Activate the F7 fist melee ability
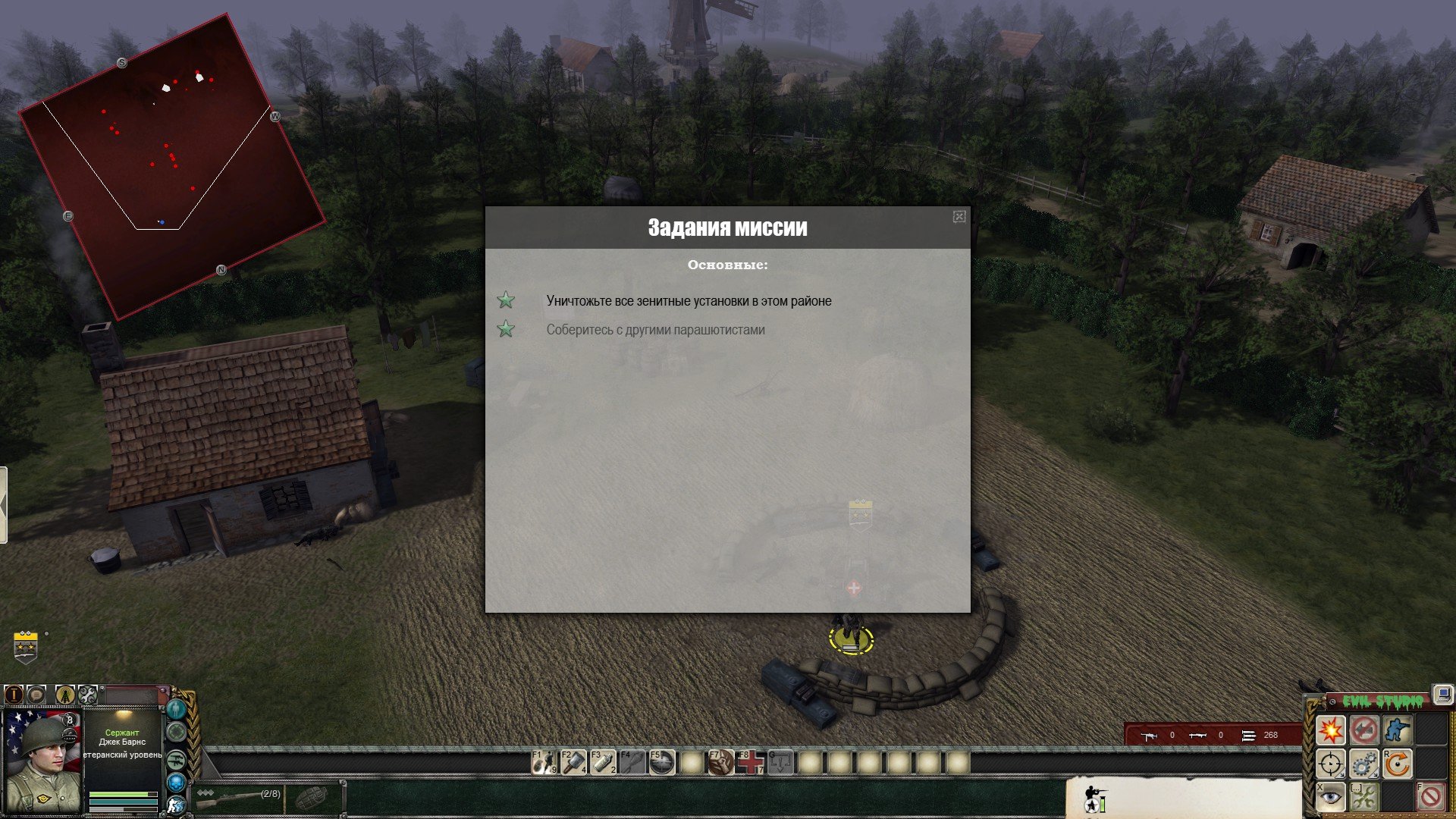Viewport: 1456px width, 819px height. (720, 762)
